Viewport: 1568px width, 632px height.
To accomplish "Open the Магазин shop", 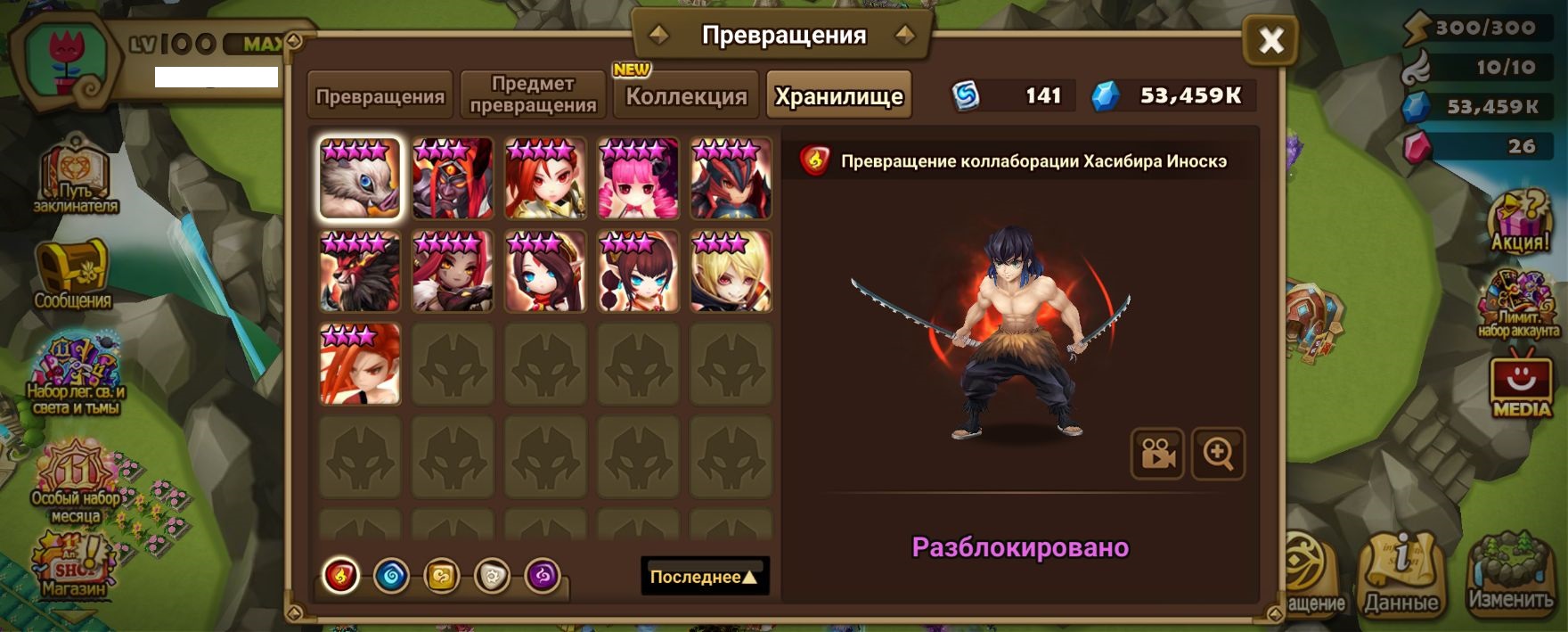I will [73, 565].
